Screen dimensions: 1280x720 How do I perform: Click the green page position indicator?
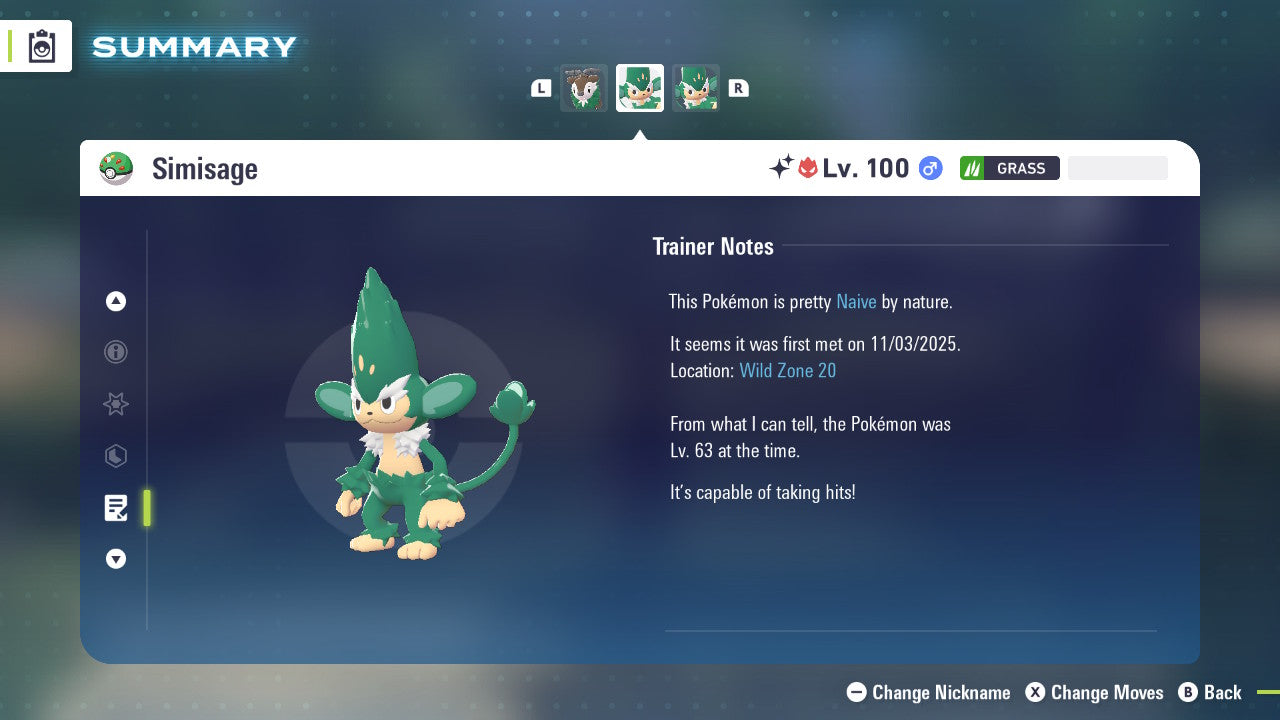[x=146, y=507]
